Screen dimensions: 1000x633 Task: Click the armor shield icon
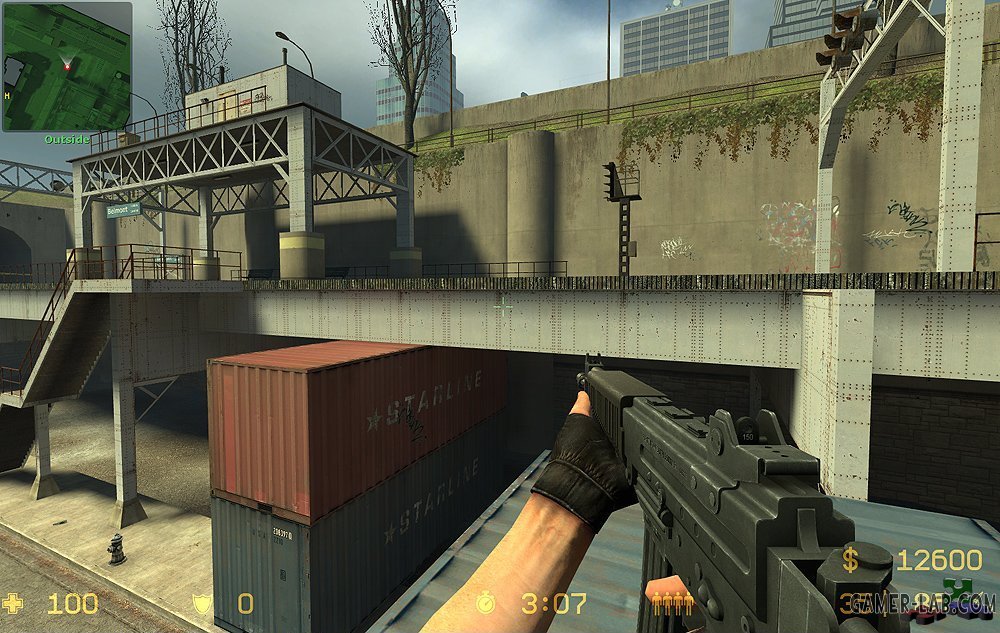201,603
